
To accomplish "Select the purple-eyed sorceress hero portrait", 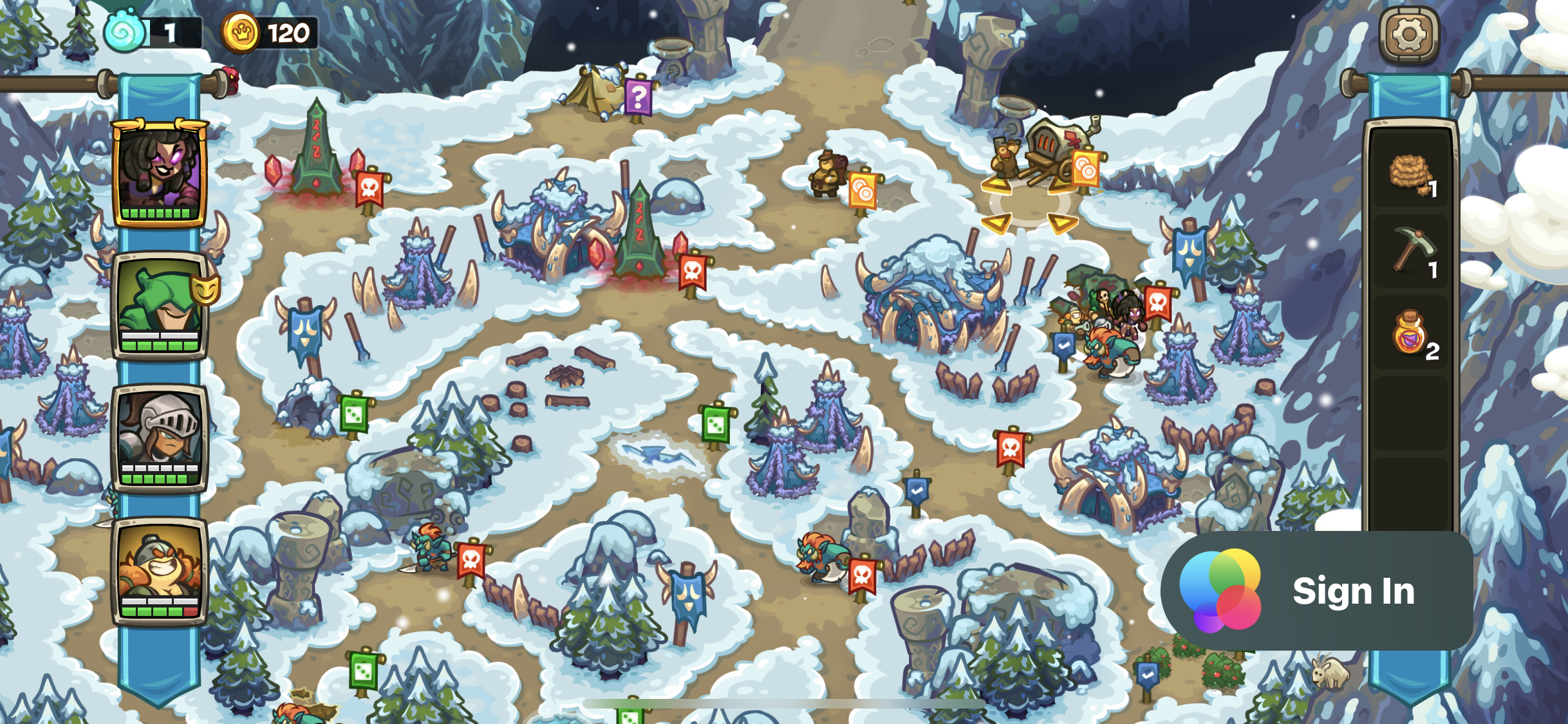I will [x=160, y=172].
